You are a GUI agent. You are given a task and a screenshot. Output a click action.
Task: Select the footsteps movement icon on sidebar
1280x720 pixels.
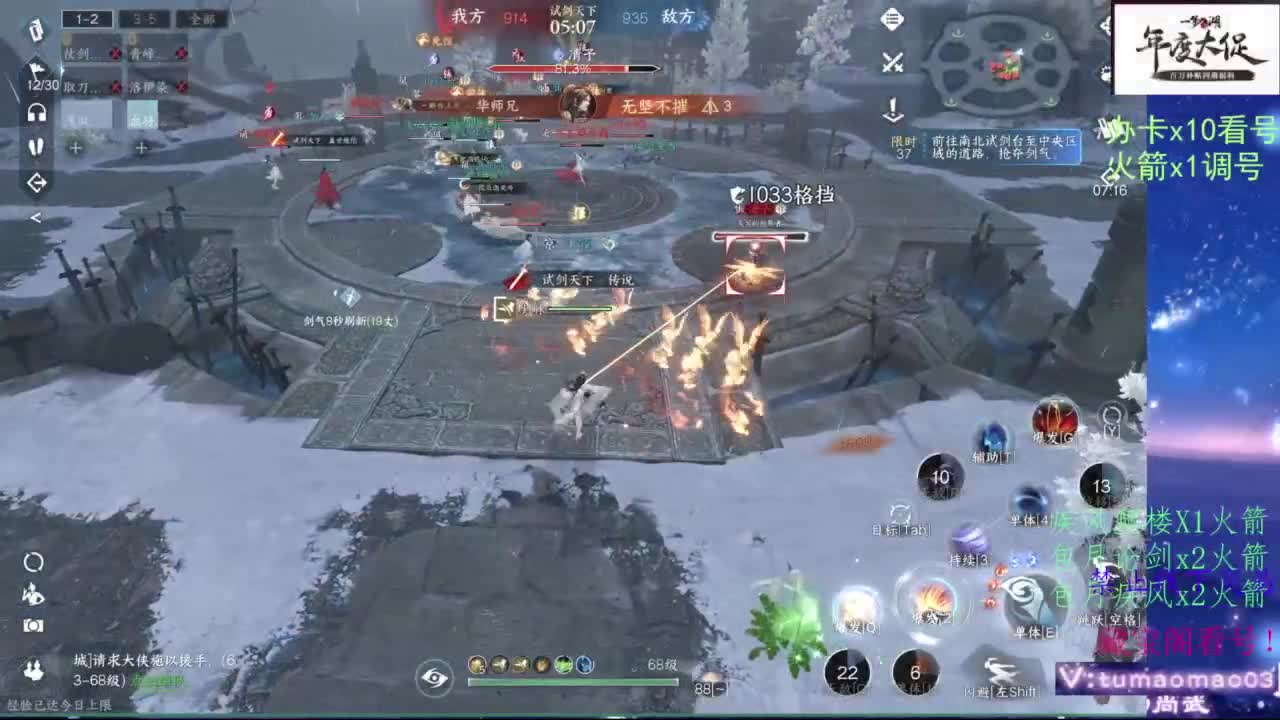tap(36, 146)
